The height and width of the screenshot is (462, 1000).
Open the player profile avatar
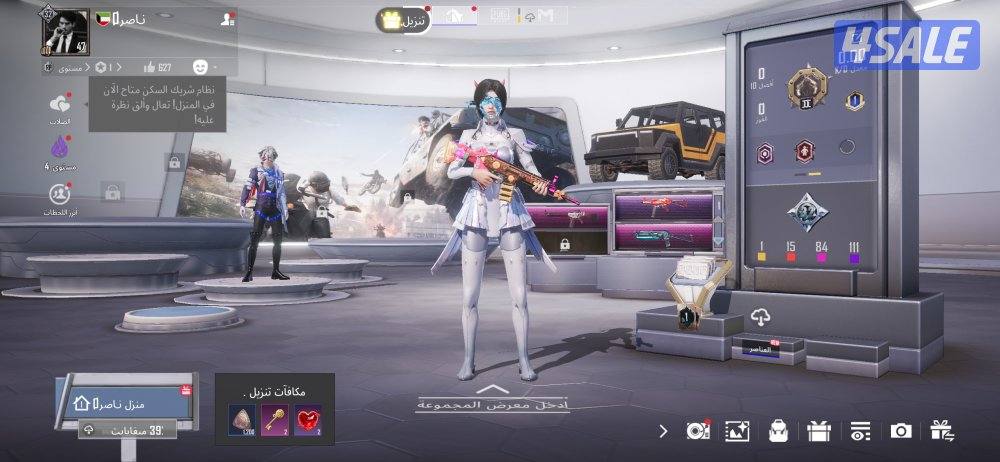click(62, 32)
